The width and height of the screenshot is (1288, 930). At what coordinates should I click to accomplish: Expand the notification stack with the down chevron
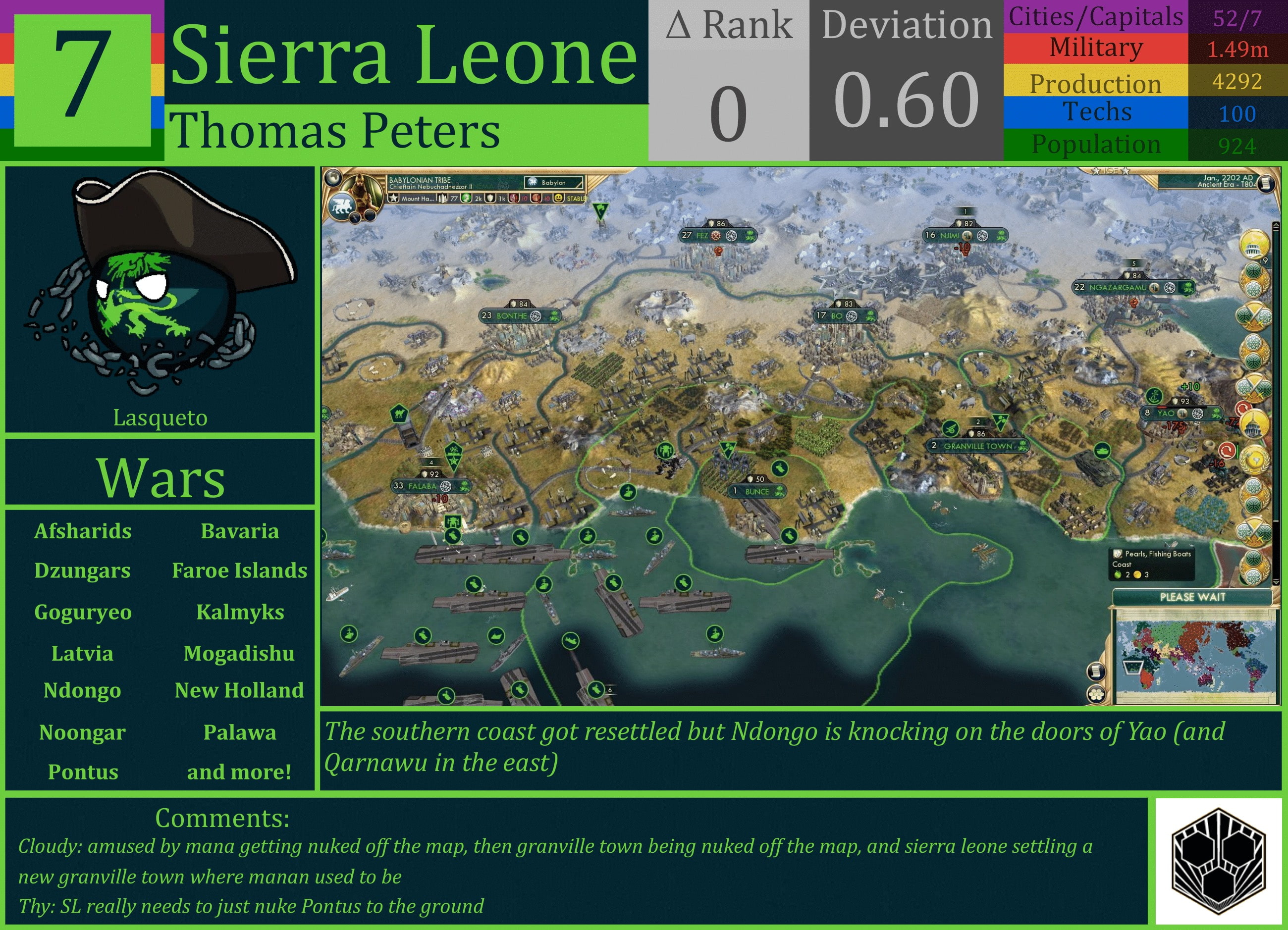(x=1276, y=582)
